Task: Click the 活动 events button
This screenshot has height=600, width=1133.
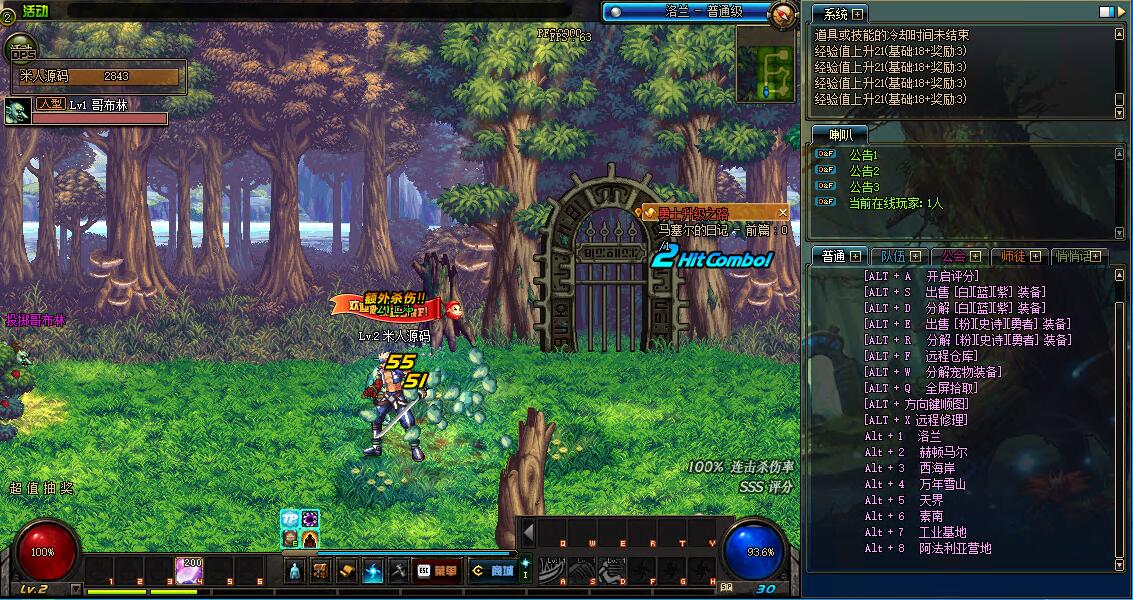Action: point(35,10)
